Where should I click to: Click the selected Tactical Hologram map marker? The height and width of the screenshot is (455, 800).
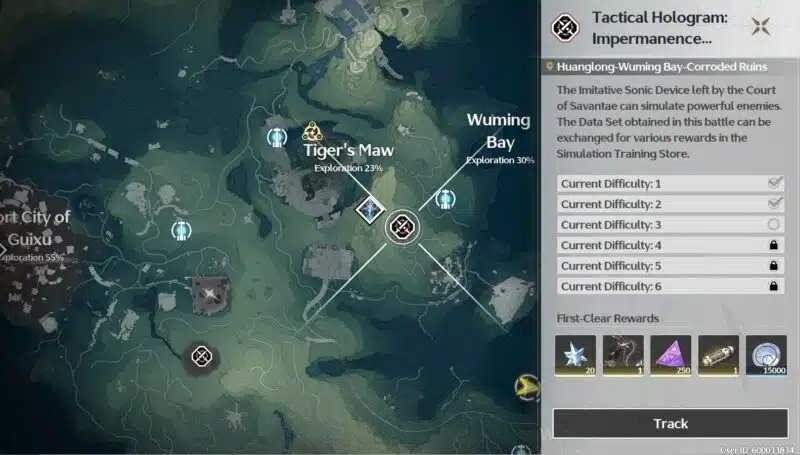[403, 227]
